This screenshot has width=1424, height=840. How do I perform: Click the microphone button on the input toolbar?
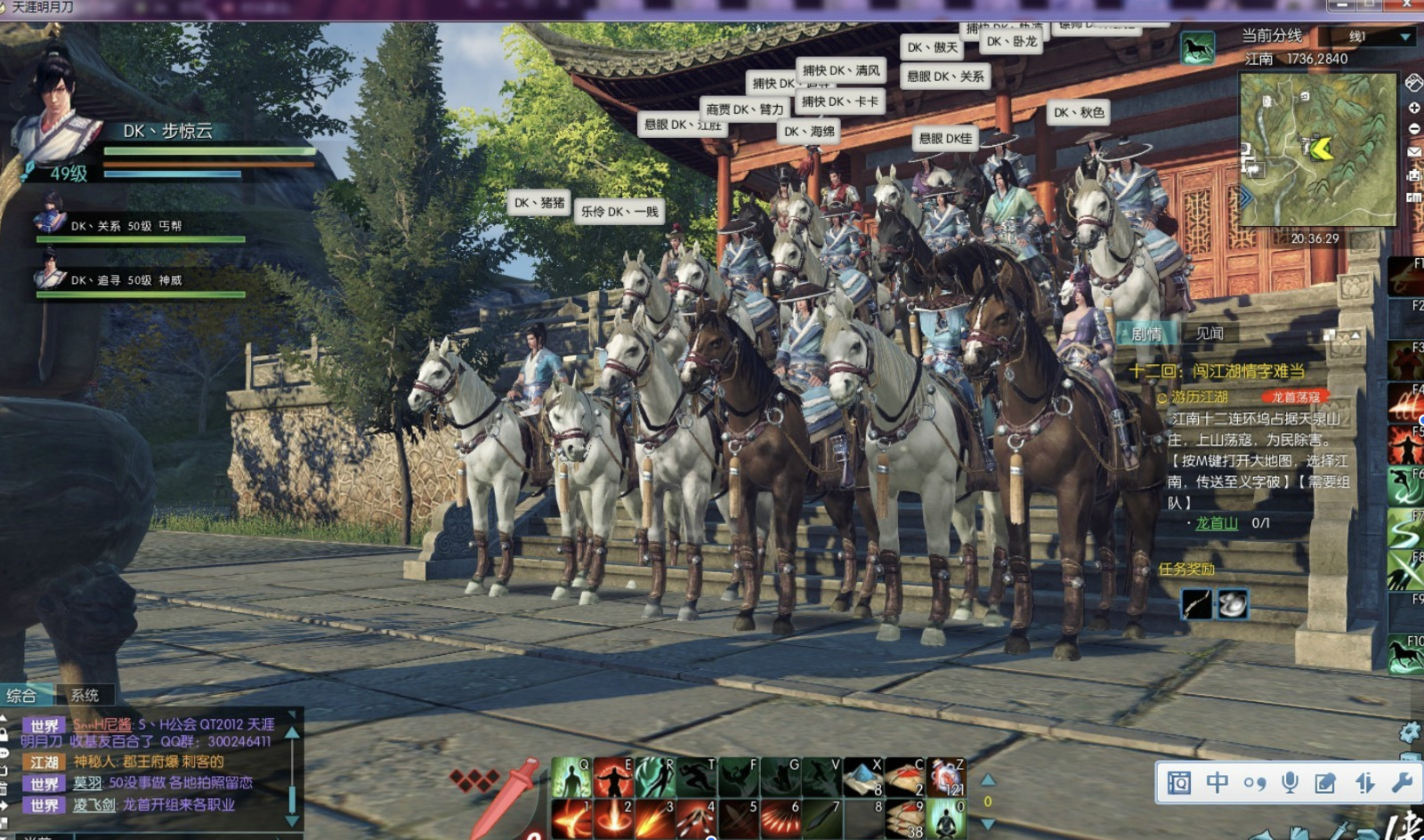pos(1289,782)
